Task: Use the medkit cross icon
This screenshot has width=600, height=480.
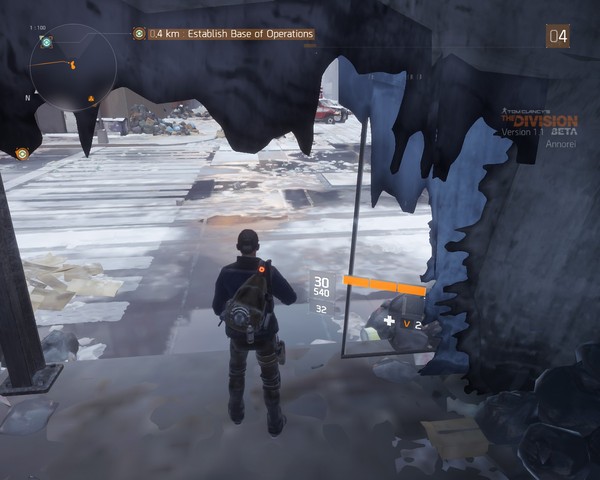Action: pyautogui.click(x=389, y=321)
